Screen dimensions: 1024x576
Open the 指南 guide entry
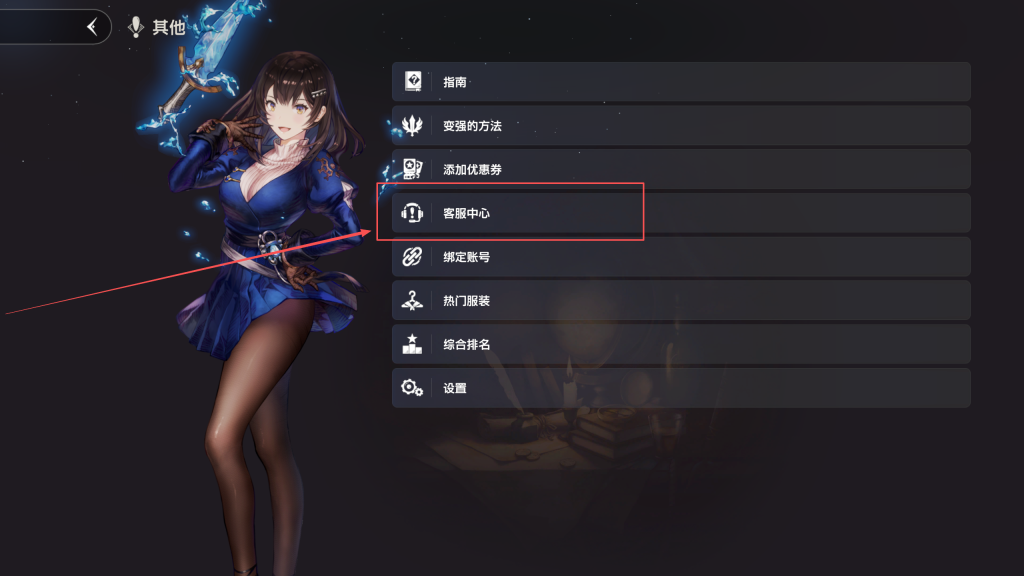pyautogui.click(x=680, y=82)
